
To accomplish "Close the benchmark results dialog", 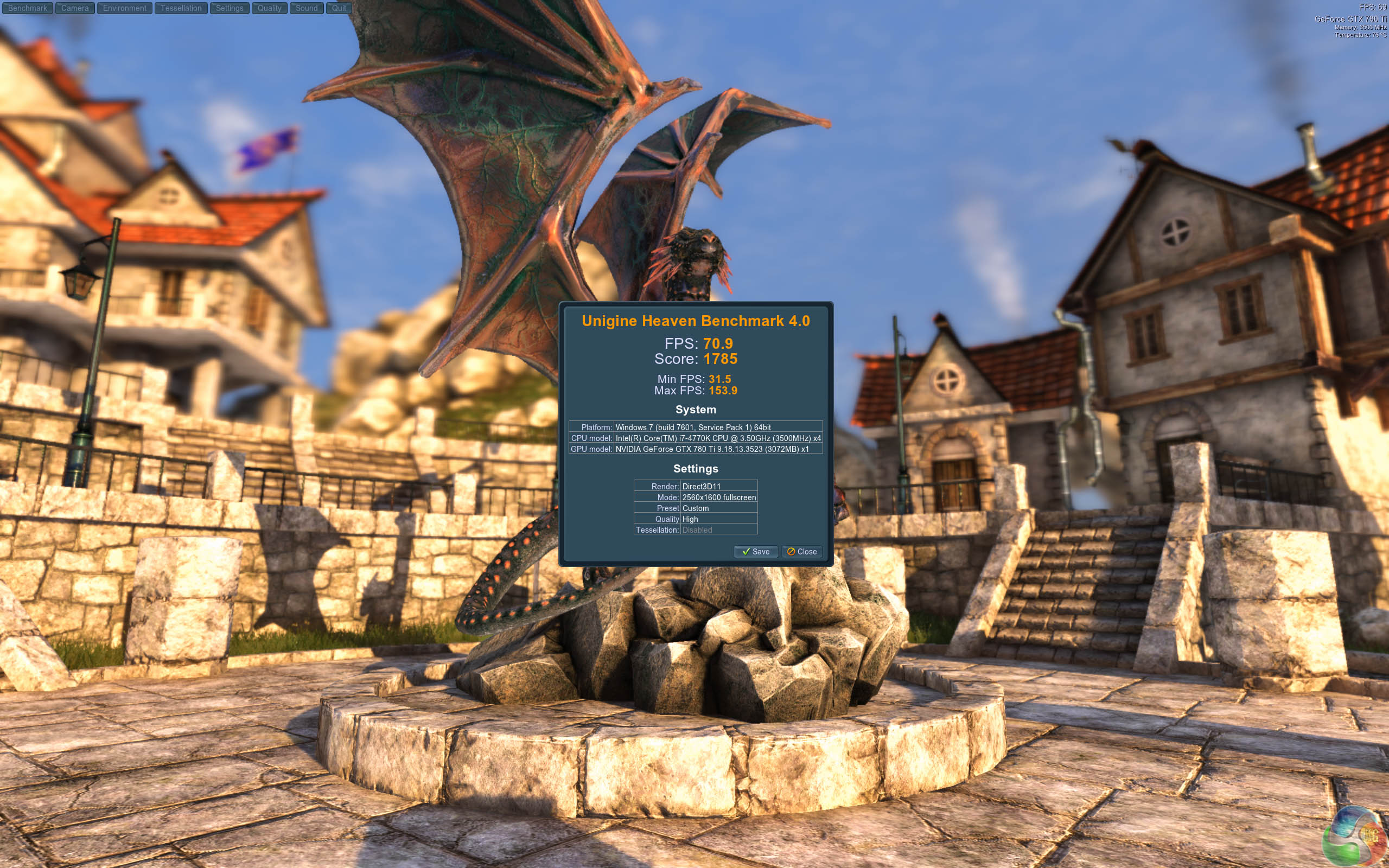I will pyautogui.click(x=802, y=552).
